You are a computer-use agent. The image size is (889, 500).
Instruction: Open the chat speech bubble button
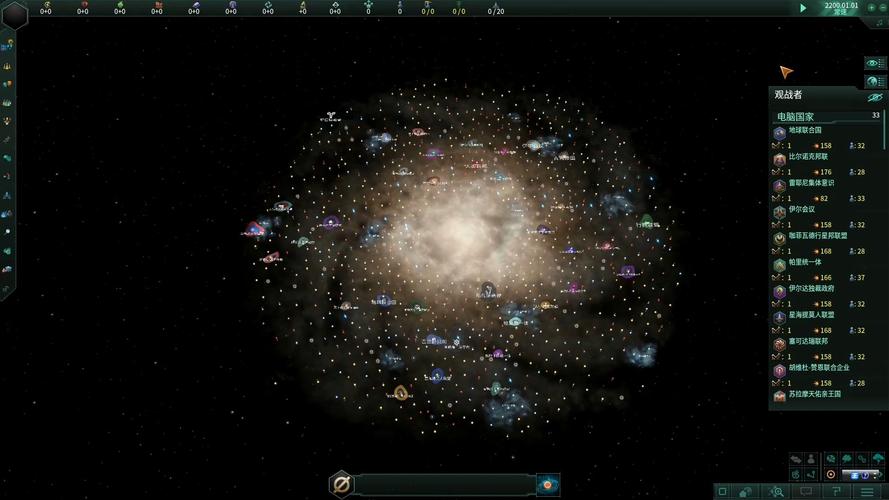(x=805, y=491)
